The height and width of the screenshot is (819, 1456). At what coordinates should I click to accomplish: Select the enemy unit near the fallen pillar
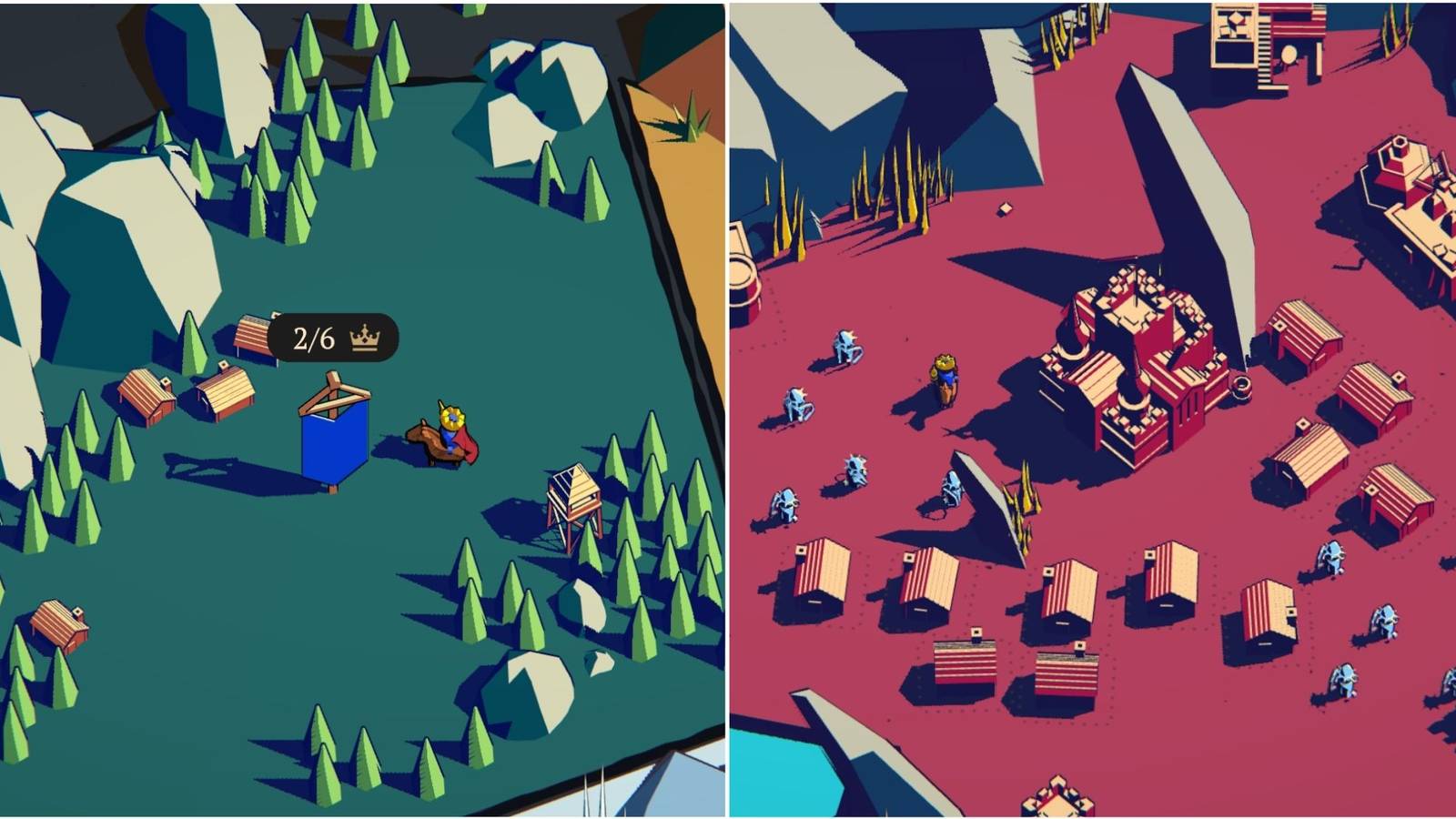pyautogui.click(x=951, y=487)
